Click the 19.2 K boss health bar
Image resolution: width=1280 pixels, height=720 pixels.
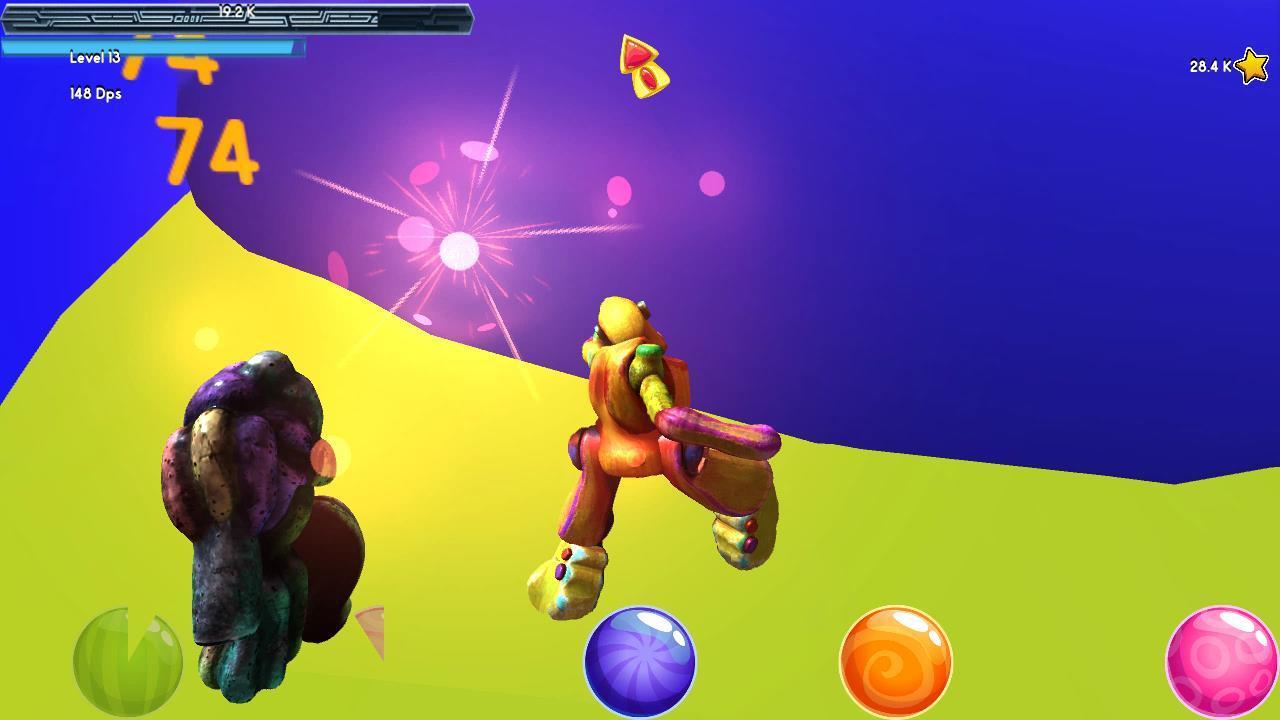[235, 16]
